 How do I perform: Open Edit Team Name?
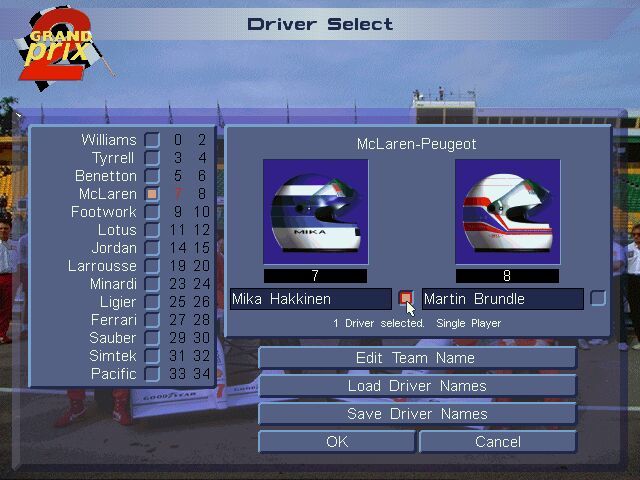pyautogui.click(x=417, y=358)
